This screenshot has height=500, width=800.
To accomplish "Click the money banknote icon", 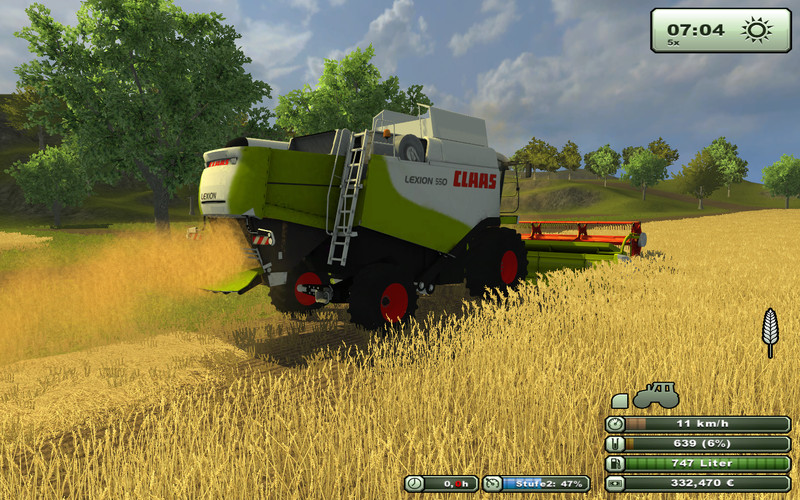I will coord(615,483).
